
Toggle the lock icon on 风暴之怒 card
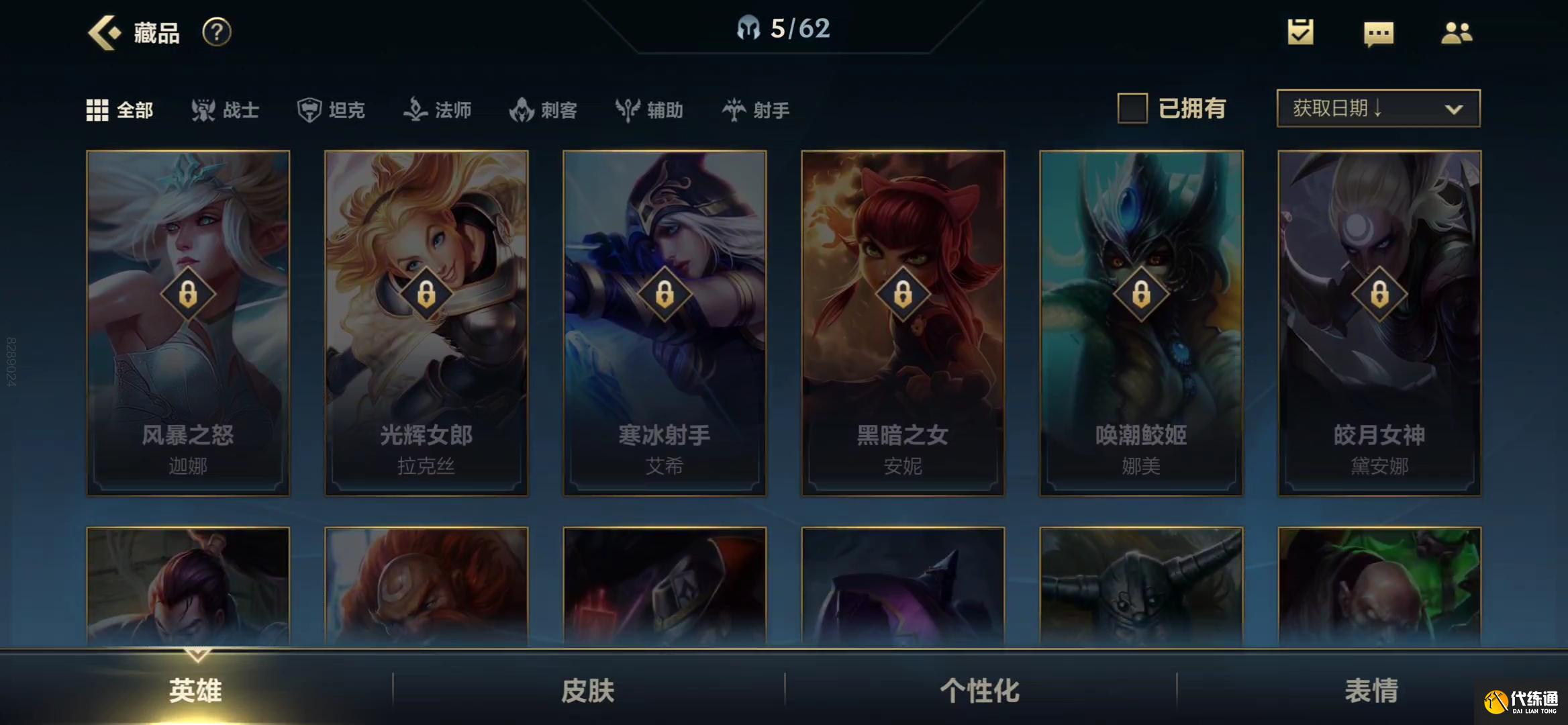(x=189, y=293)
